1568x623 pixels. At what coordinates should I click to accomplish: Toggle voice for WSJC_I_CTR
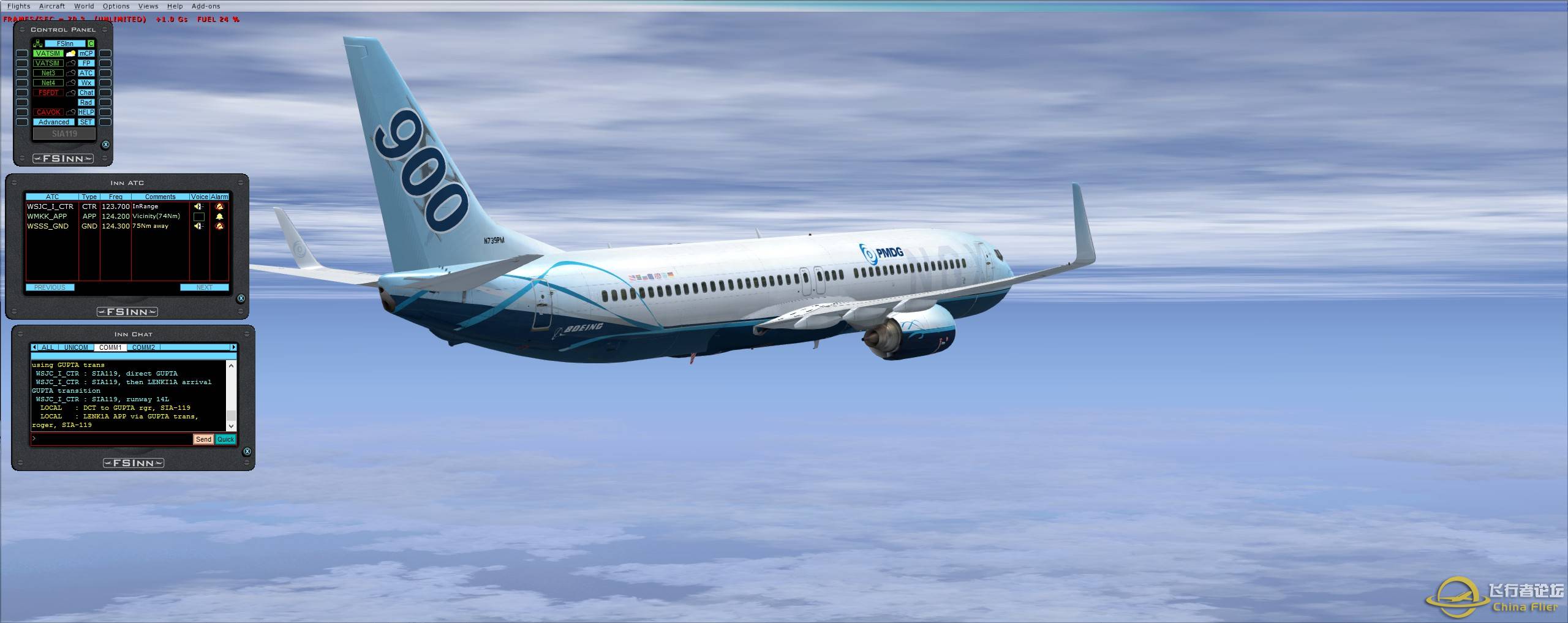[x=198, y=207]
